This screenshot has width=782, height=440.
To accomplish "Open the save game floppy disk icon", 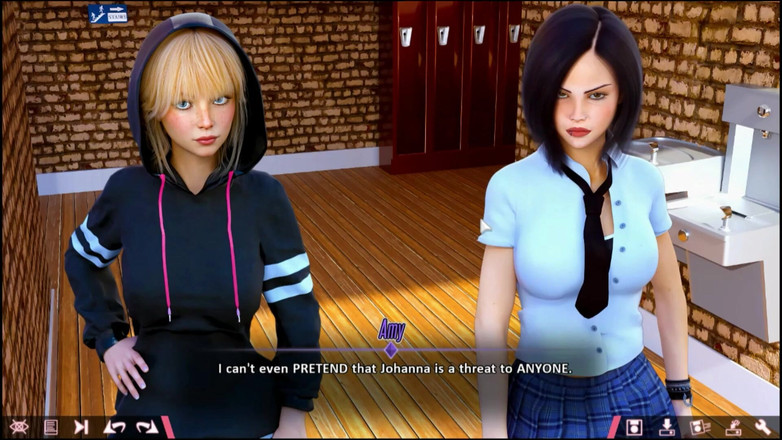I will pos(634,427).
